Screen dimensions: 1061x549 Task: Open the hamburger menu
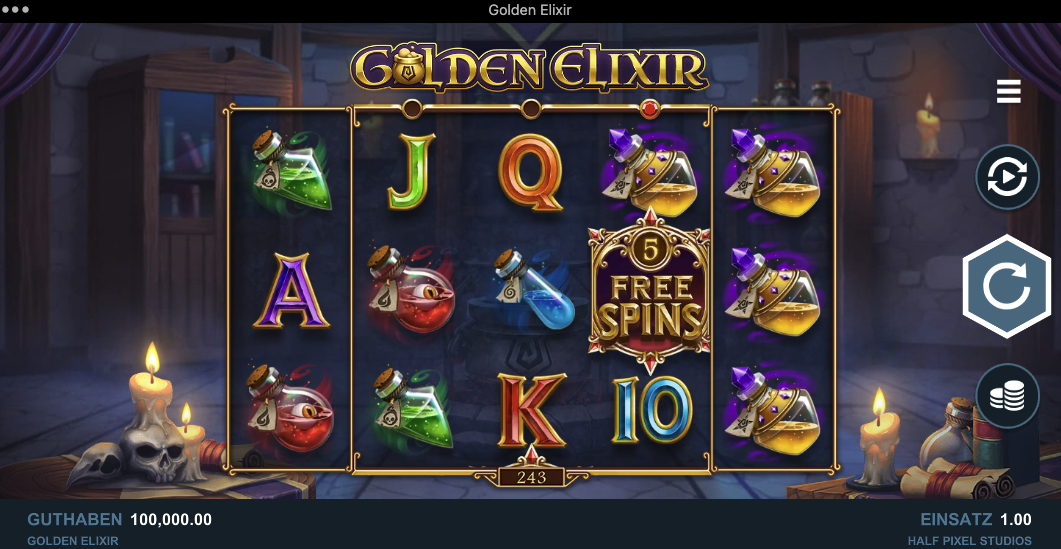point(1008,92)
